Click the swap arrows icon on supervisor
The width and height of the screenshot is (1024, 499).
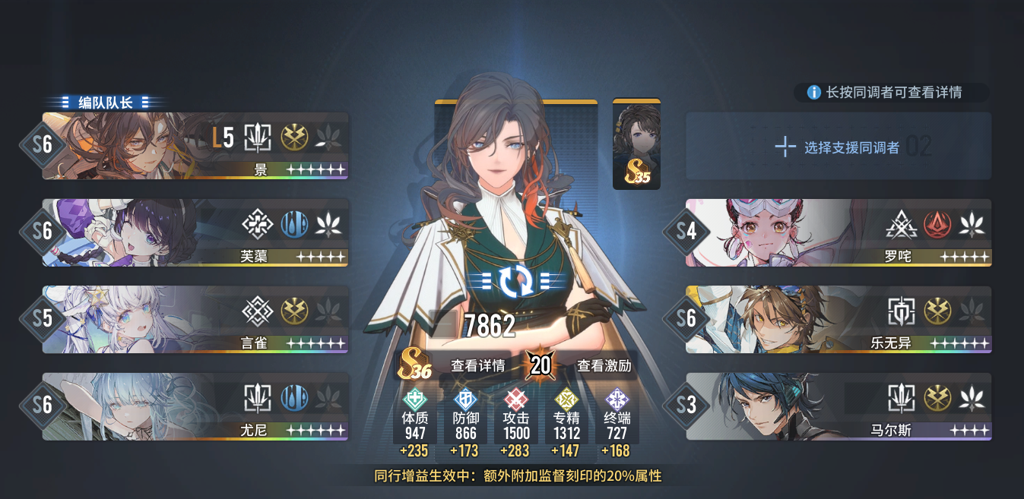coord(518,282)
